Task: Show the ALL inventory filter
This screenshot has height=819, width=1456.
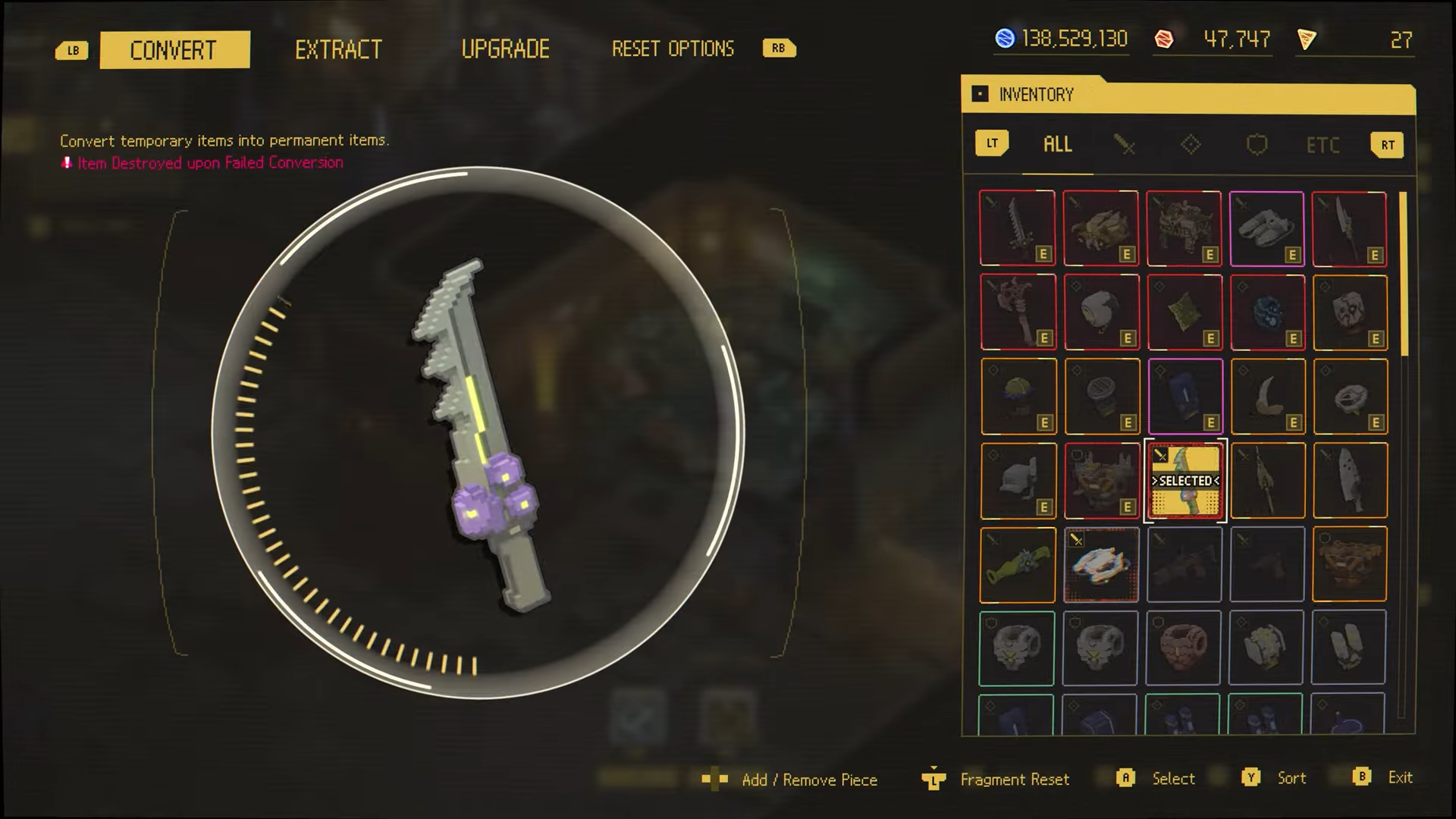Action: click(x=1057, y=145)
